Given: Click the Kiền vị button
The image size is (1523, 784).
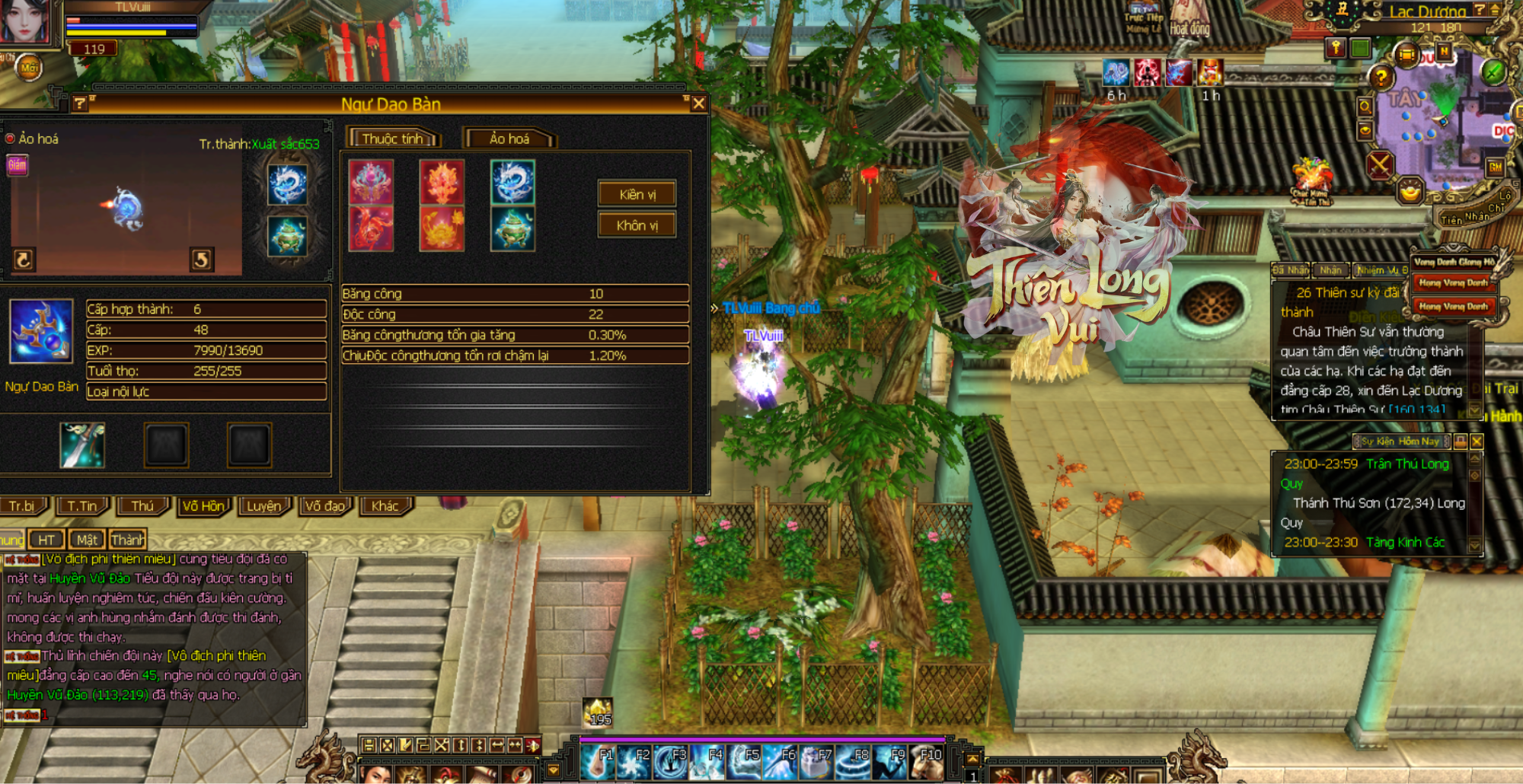Looking at the screenshot, I should point(637,195).
